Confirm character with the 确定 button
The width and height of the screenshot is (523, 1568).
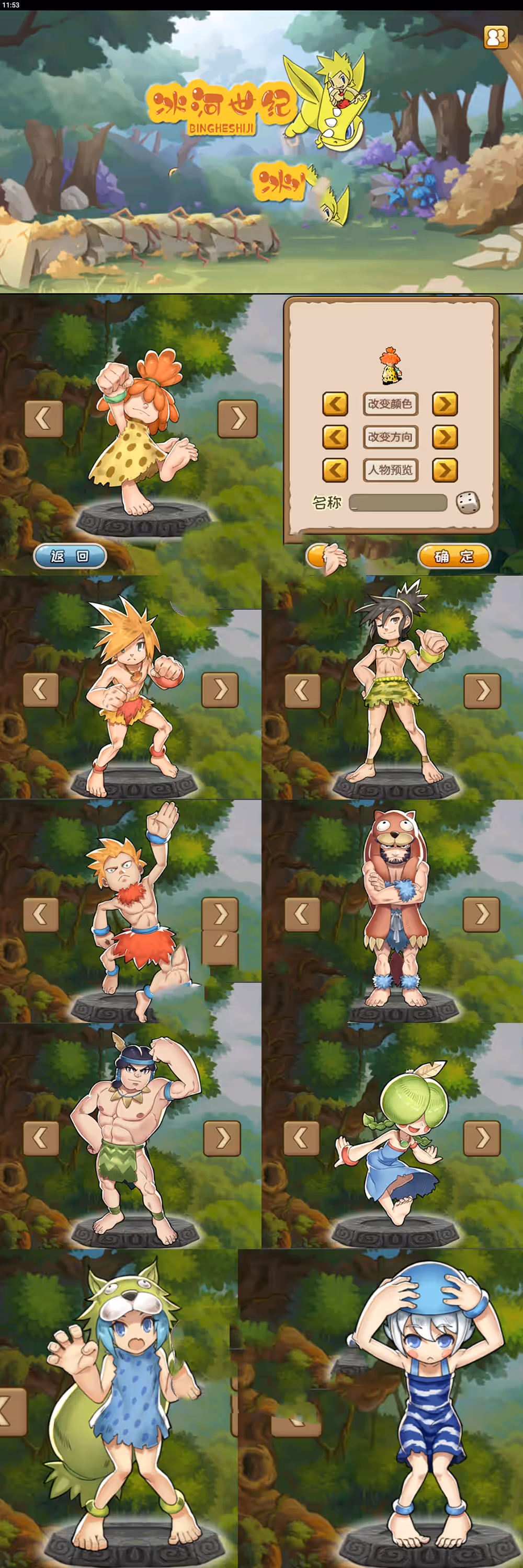(453, 556)
